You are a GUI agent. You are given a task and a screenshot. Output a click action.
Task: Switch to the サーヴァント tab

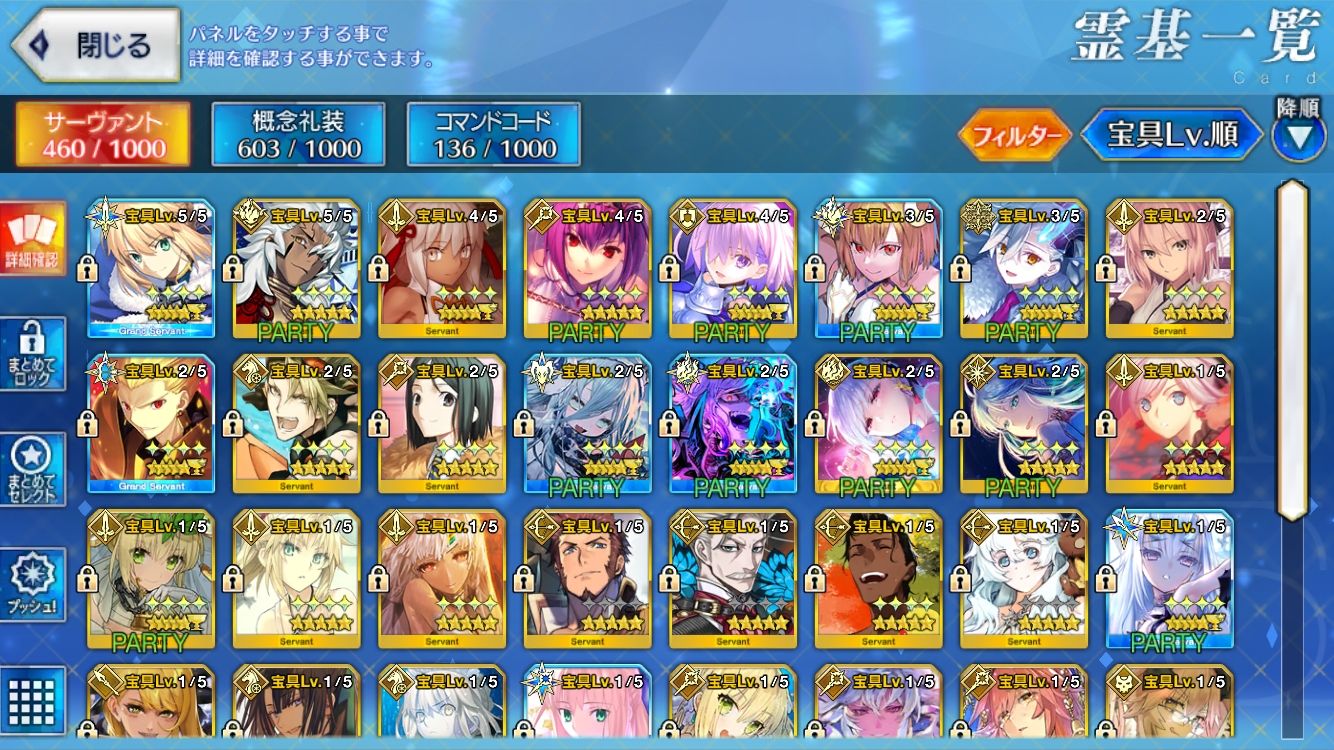(103, 135)
